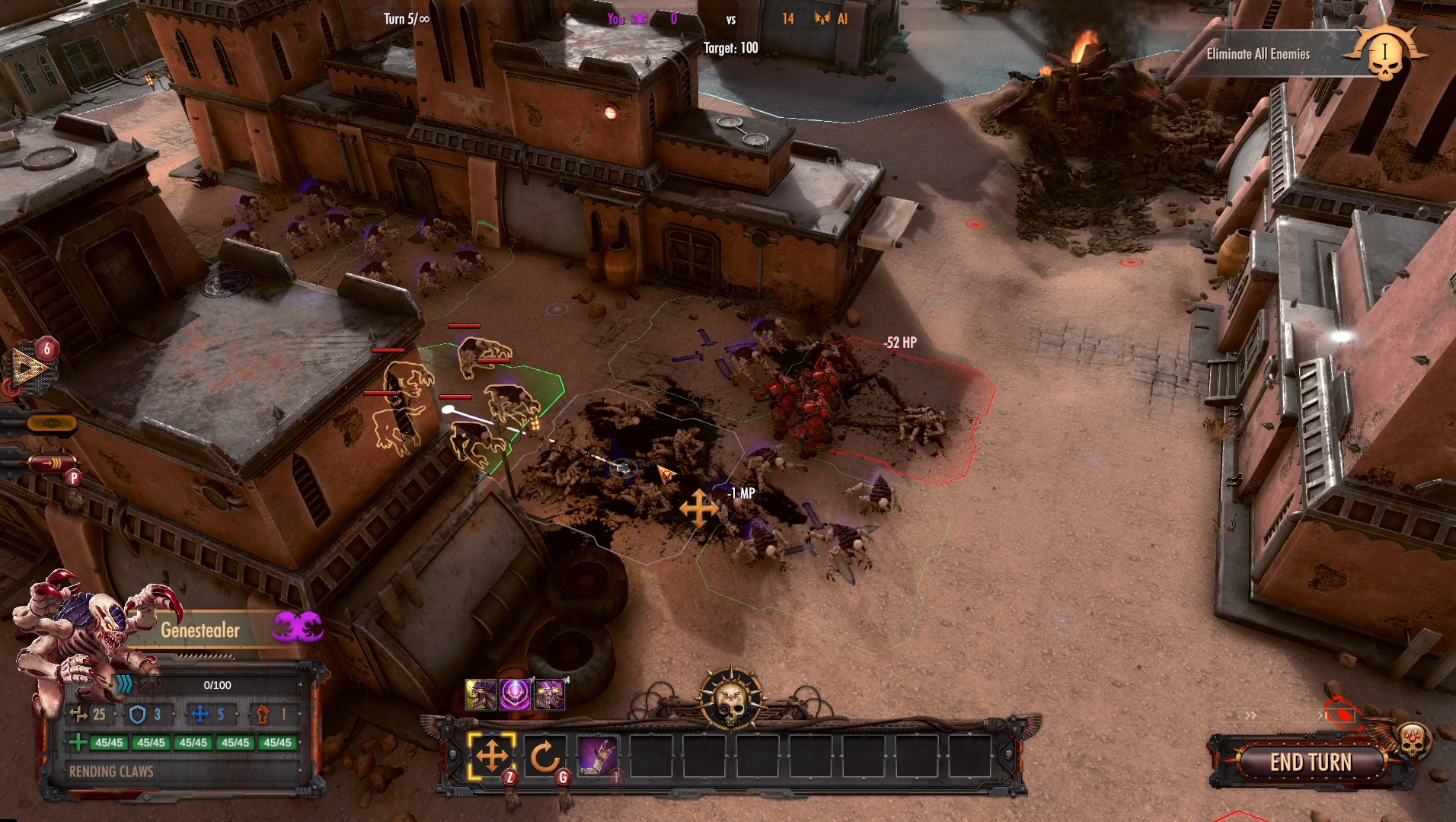The image size is (1456, 822).
Task: Click the red arrow-and-chevrons button
Action: 52,462
